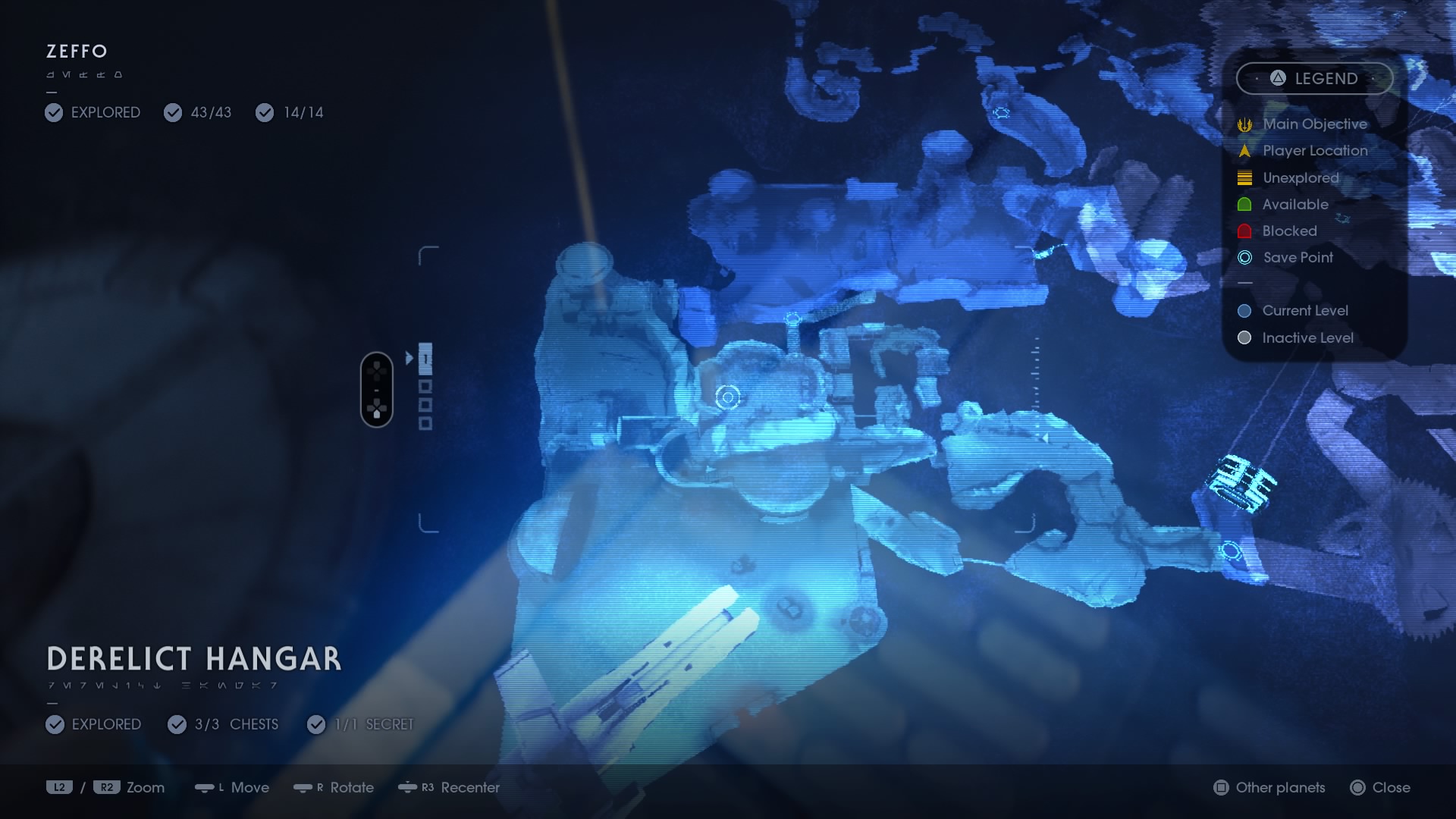Toggle the Inactive Level indicator
The height and width of the screenshot is (819, 1456).
click(x=1244, y=338)
